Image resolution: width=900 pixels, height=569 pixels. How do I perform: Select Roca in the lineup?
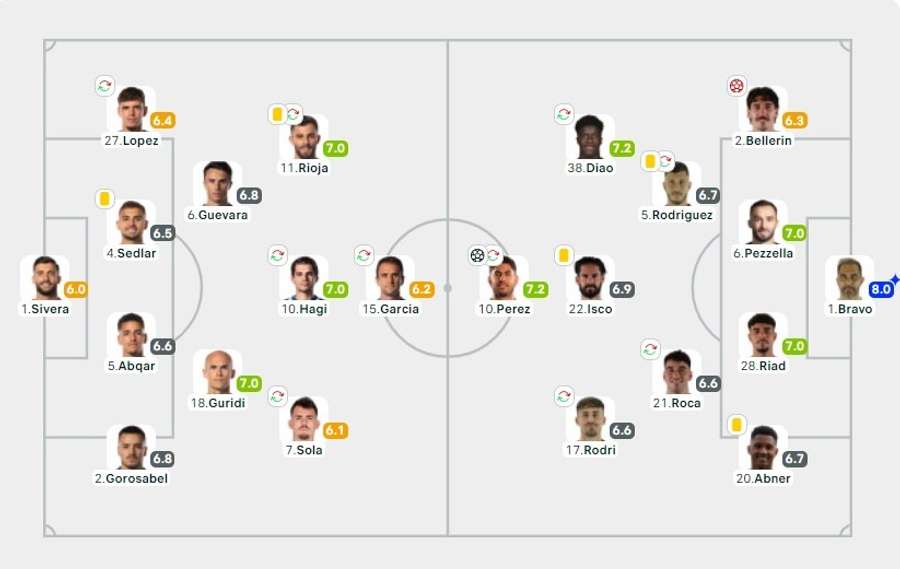(x=677, y=373)
